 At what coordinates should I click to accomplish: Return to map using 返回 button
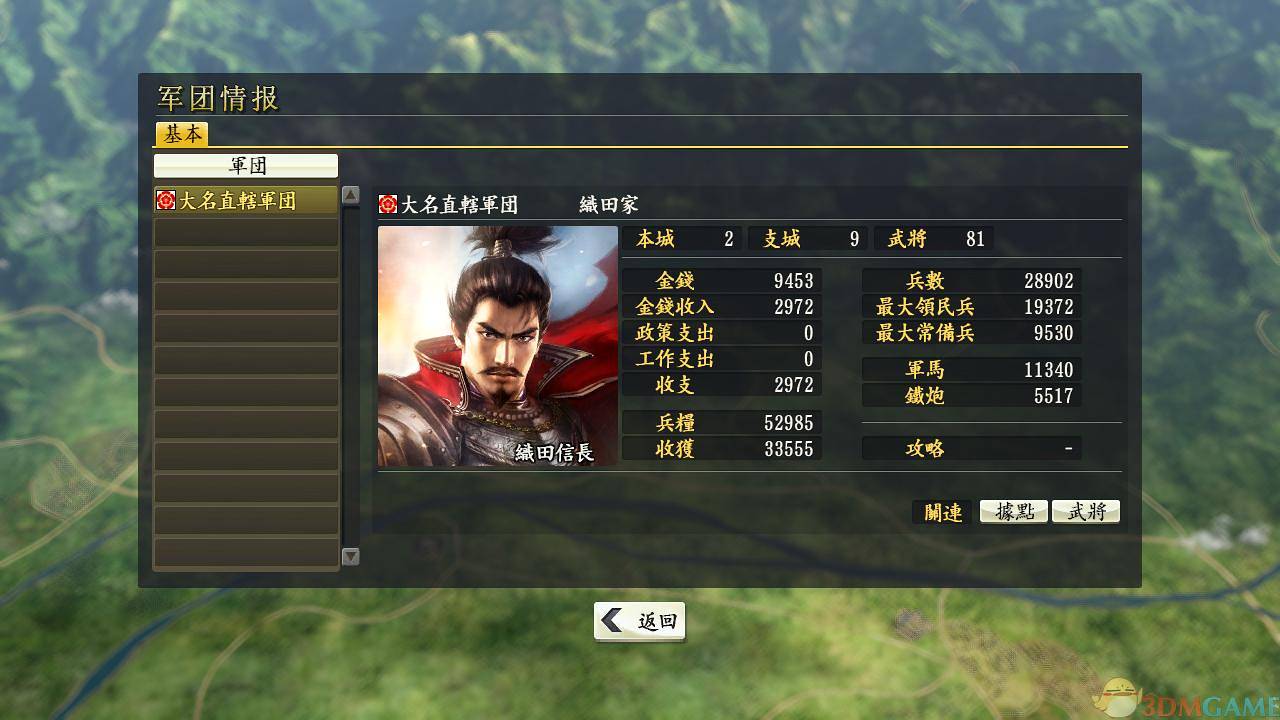[647, 620]
